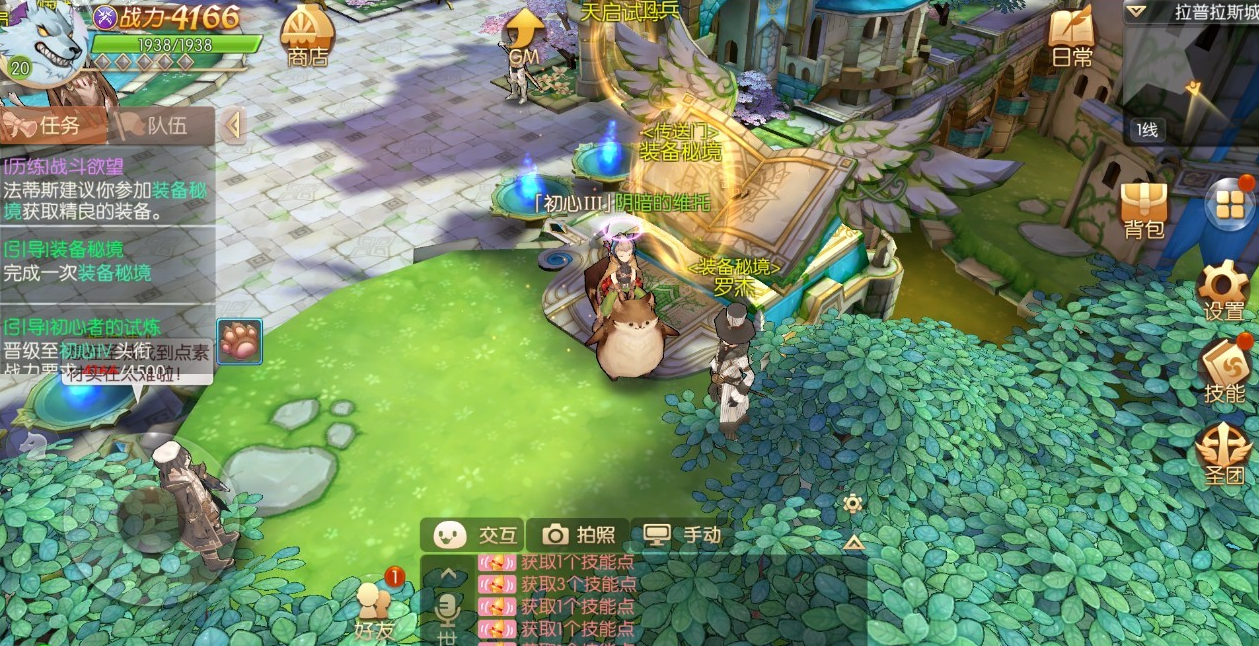Switch channel with the 1线 button
The width and height of the screenshot is (1259, 646).
point(1146,129)
